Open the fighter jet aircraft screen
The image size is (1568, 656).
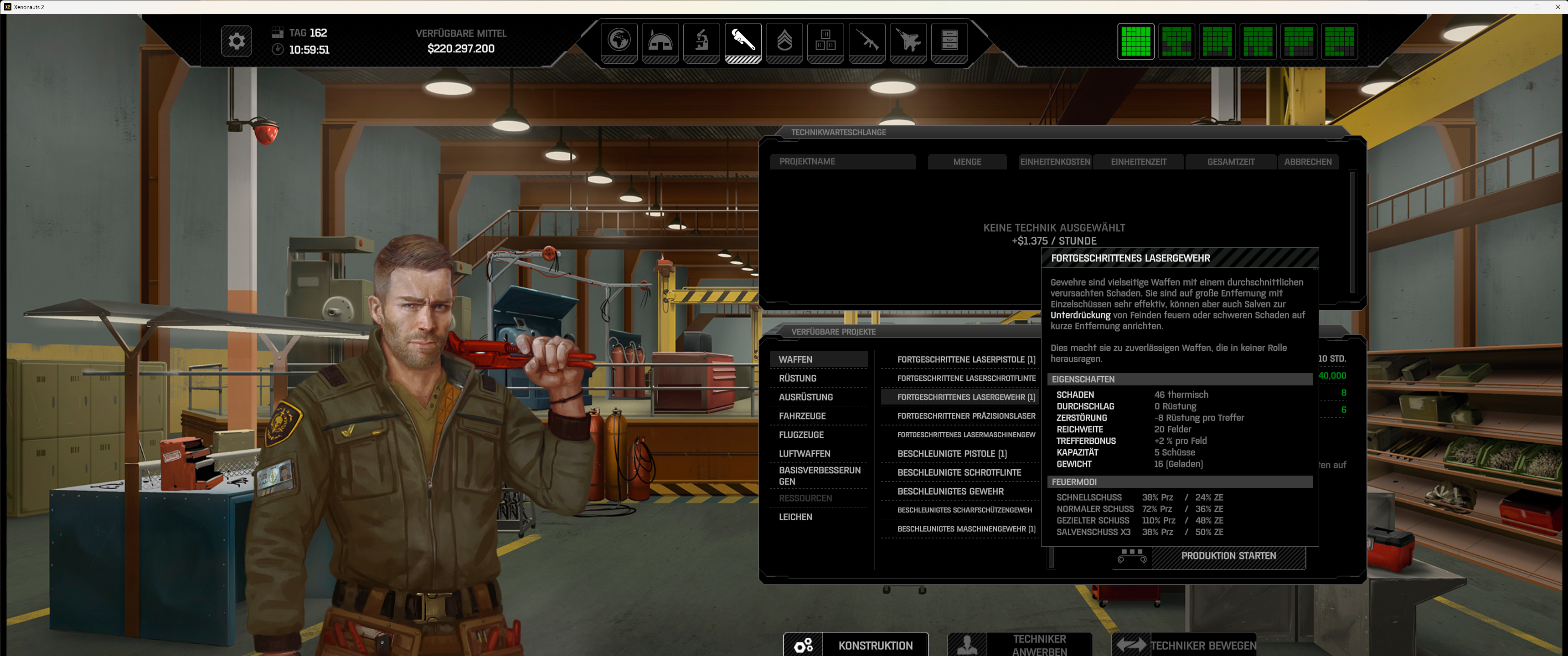(908, 41)
